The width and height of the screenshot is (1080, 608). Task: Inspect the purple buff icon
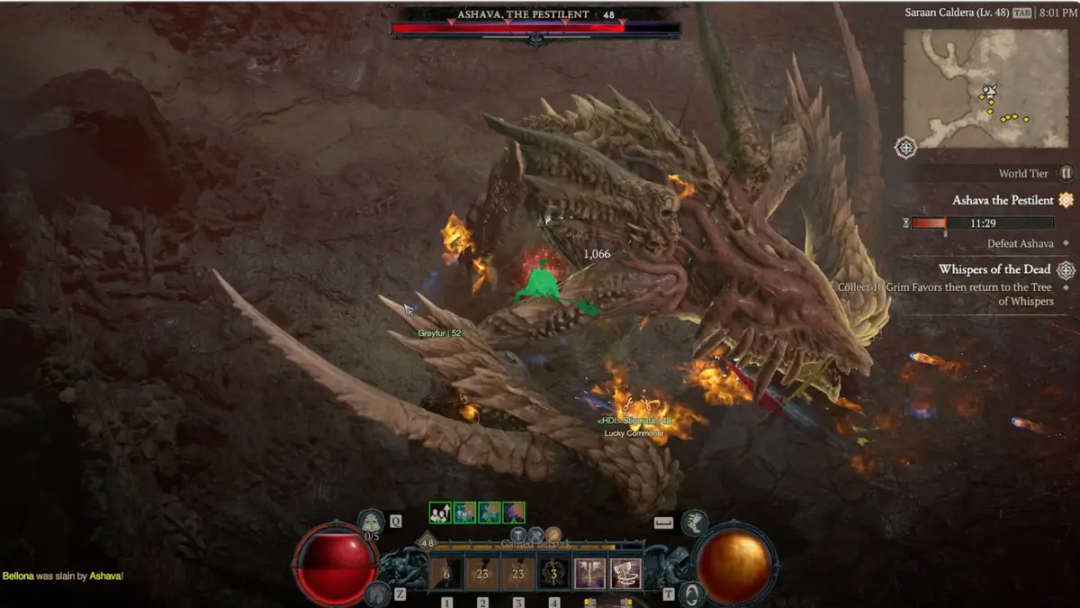pos(514,513)
